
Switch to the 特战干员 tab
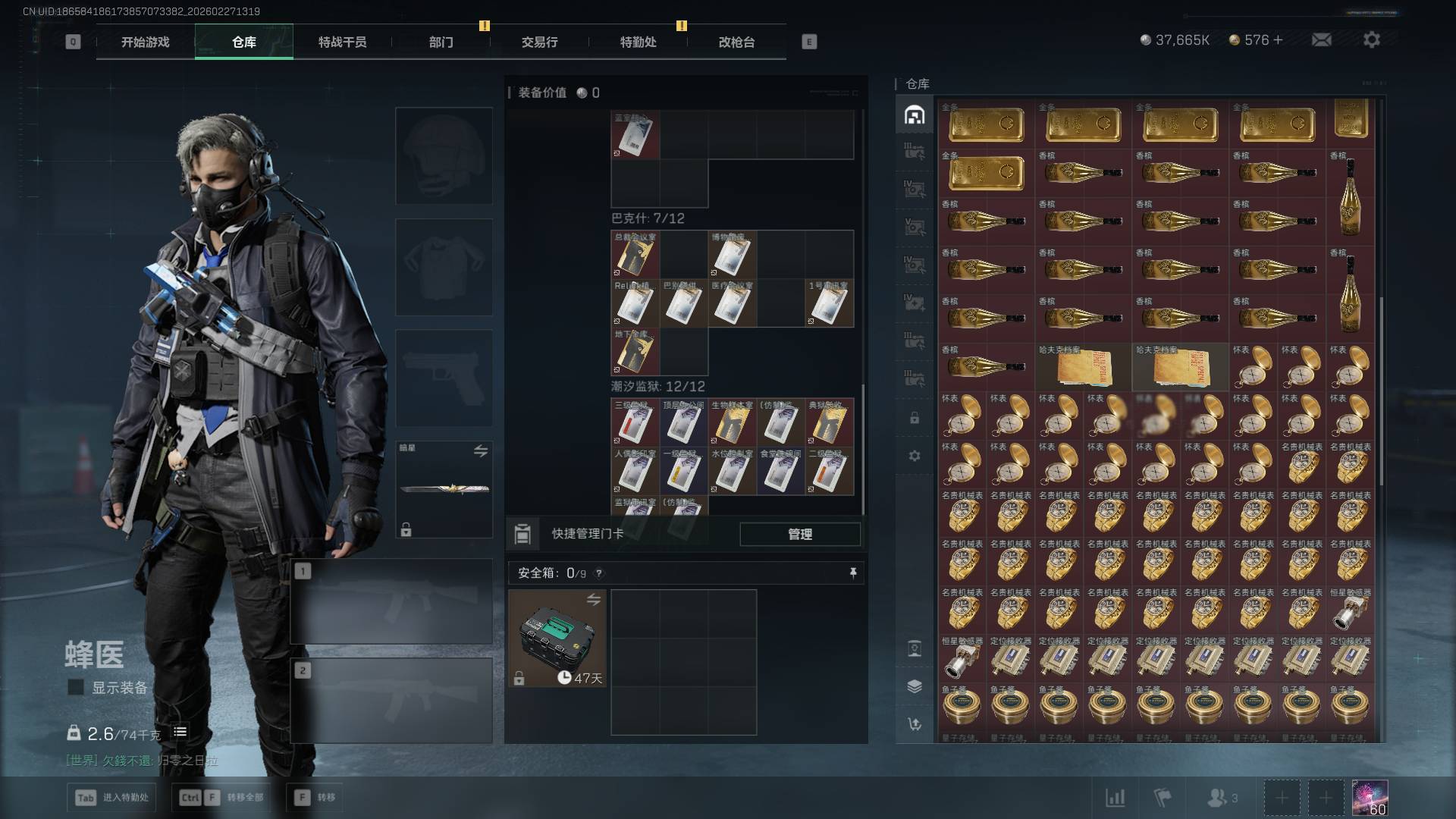click(x=342, y=42)
